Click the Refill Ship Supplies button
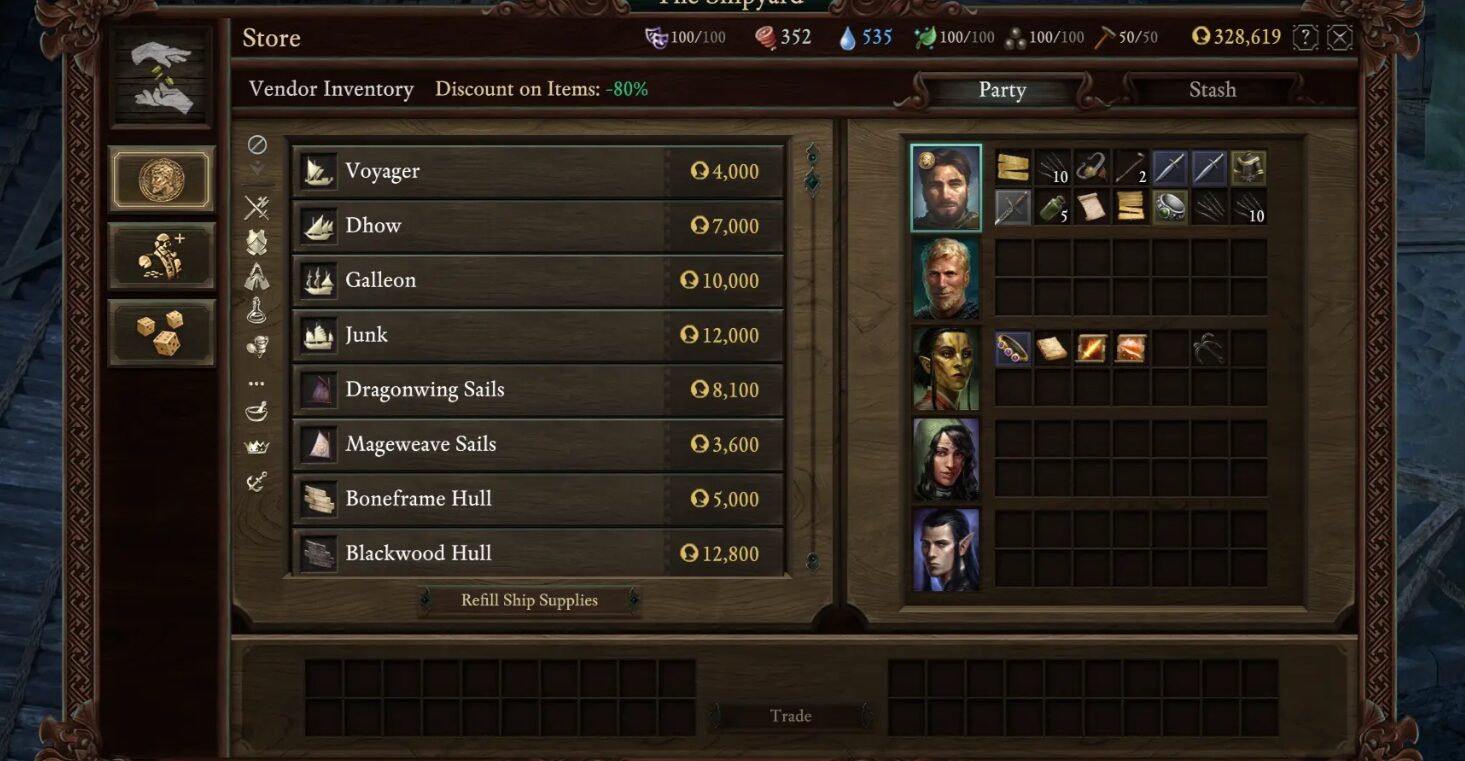 [x=529, y=600]
